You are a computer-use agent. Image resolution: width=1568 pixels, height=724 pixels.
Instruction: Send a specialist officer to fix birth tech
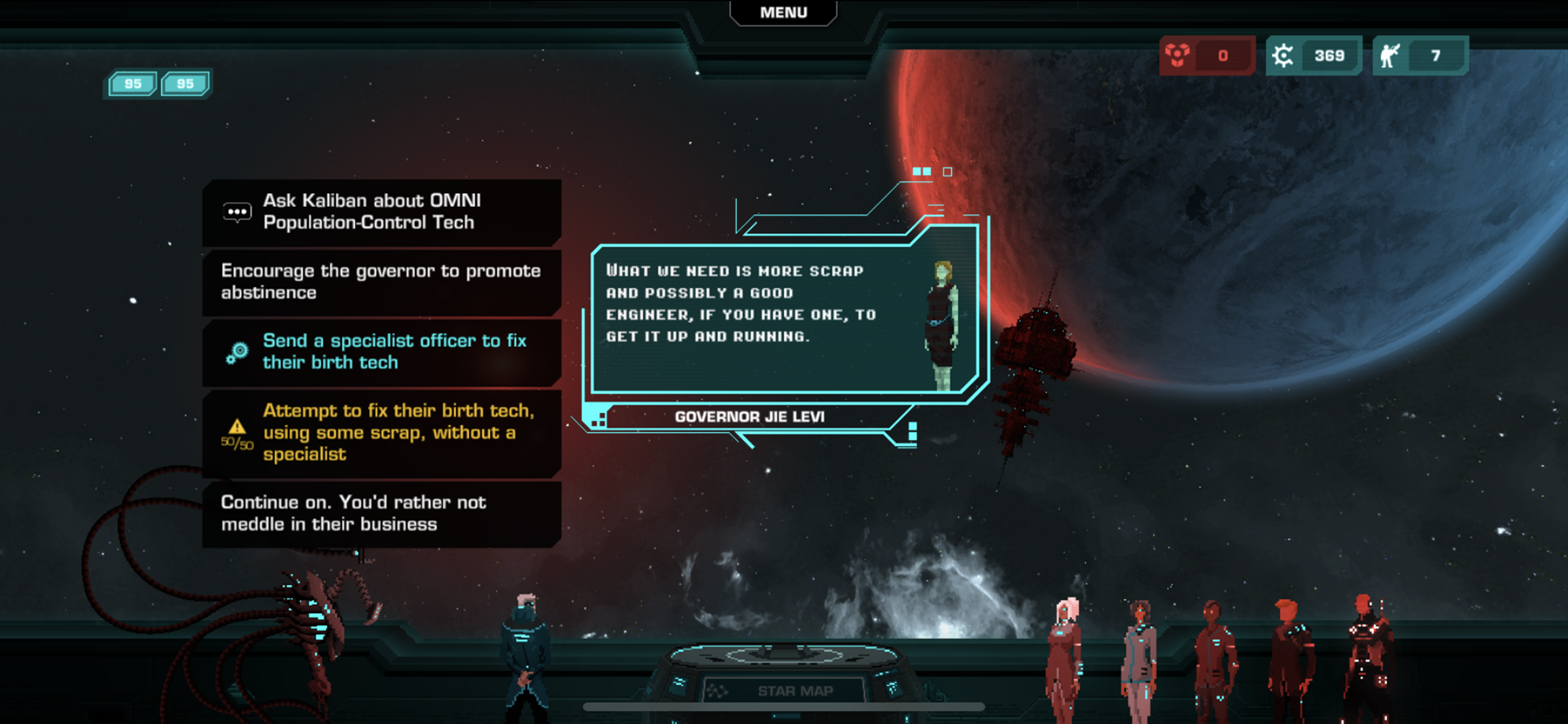(381, 352)
